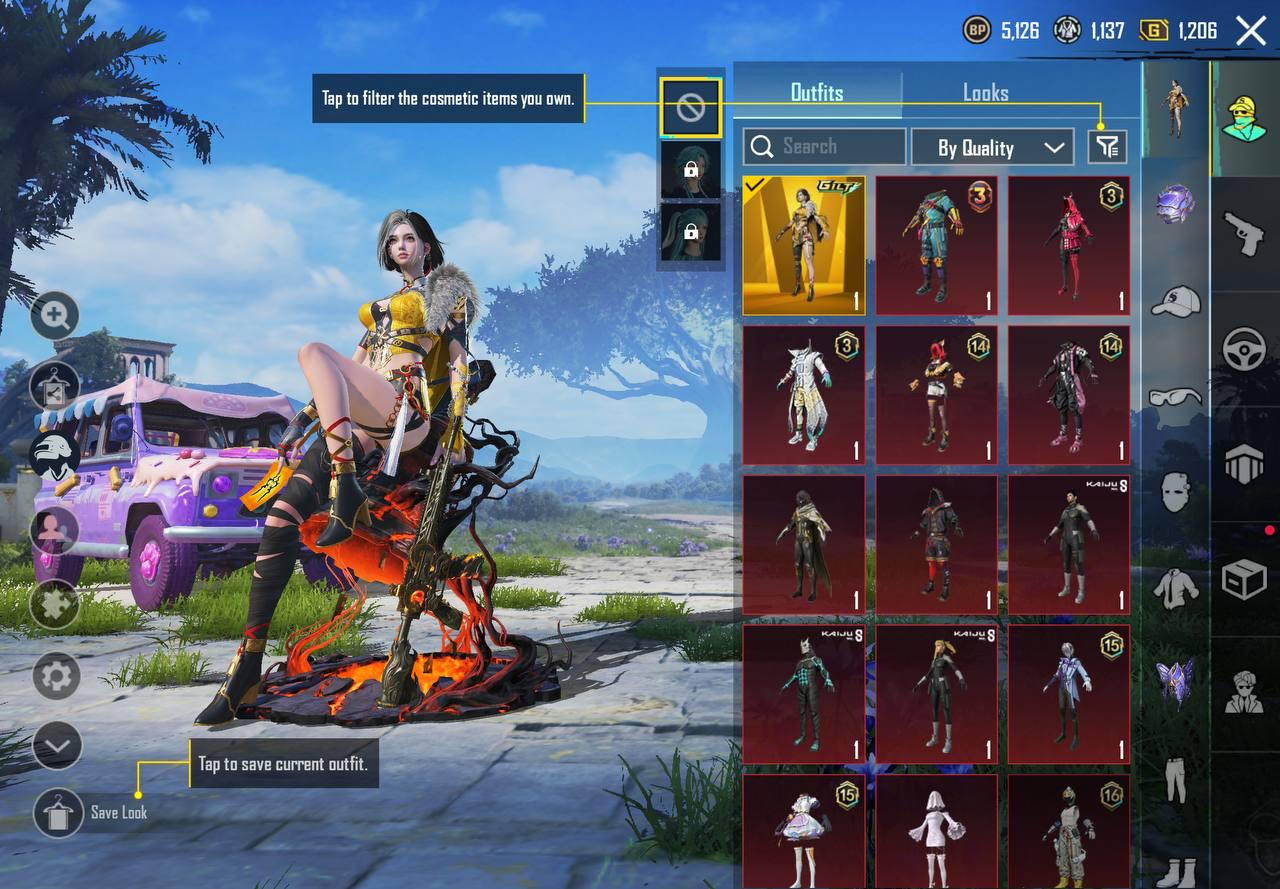Image resolution: width=1280 pixels, height=889 pixels.
Task: Pick the pink and black checkered outfit
Action: [1069, 245]
